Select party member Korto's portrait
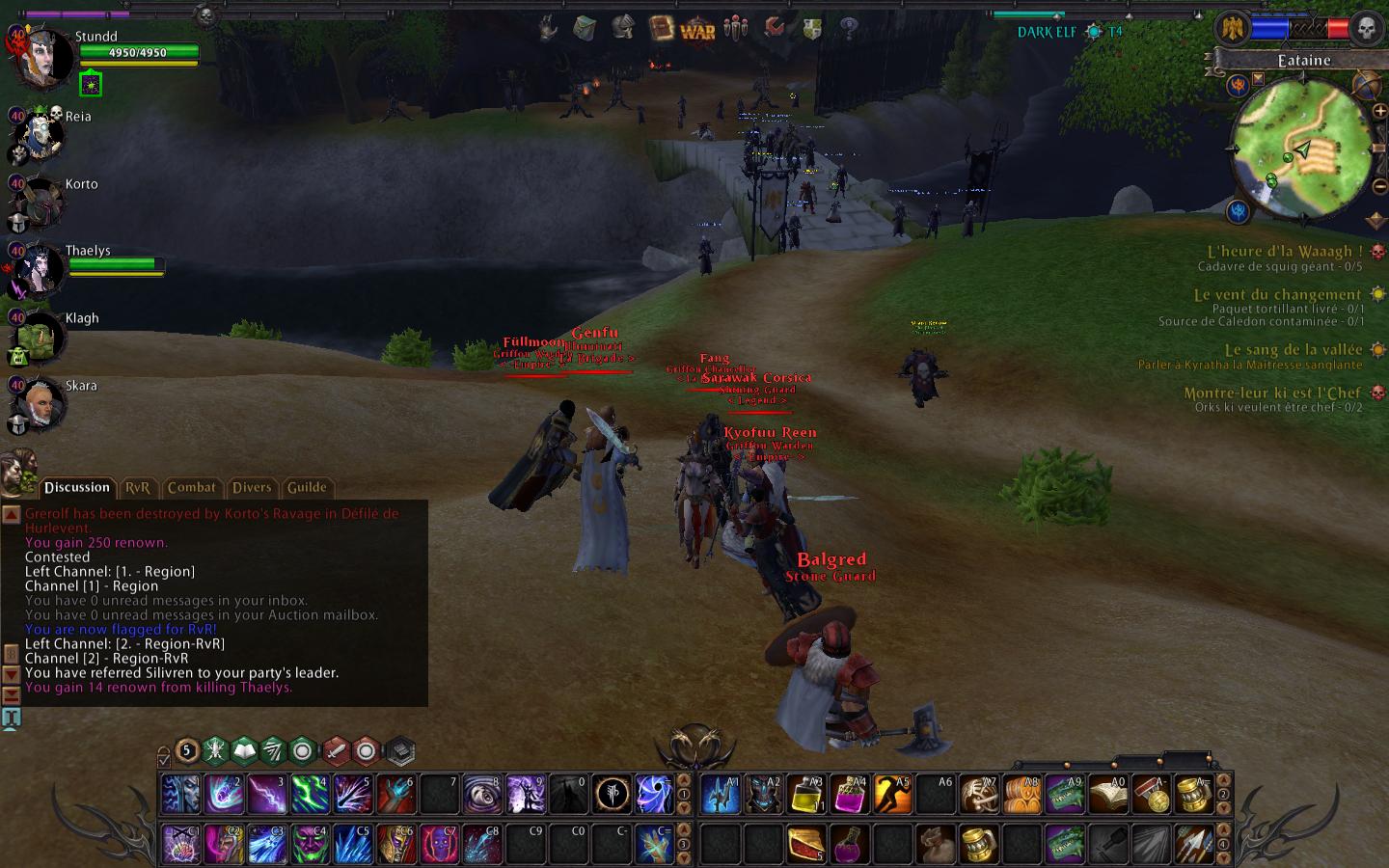Viewport: 1389px width, 868px height. pyautogui.click(x=39, y=203)
